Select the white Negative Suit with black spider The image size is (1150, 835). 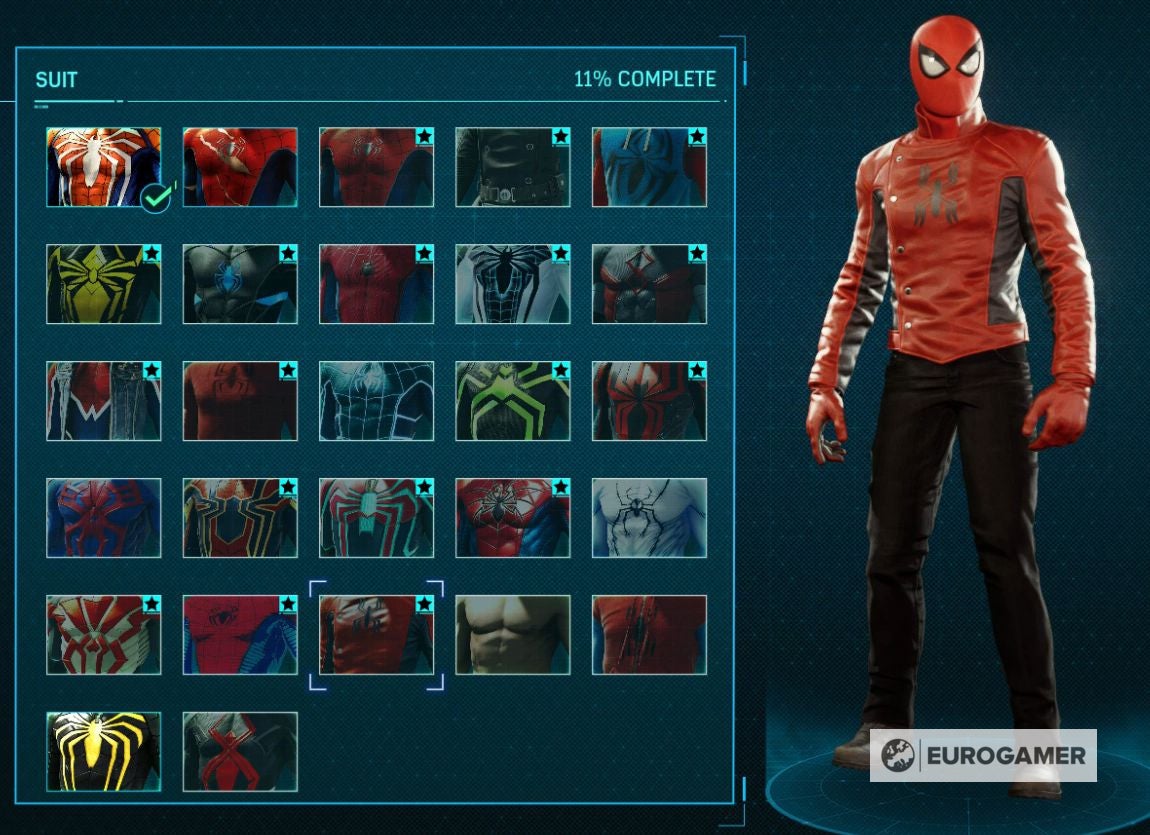pos(512,284)
